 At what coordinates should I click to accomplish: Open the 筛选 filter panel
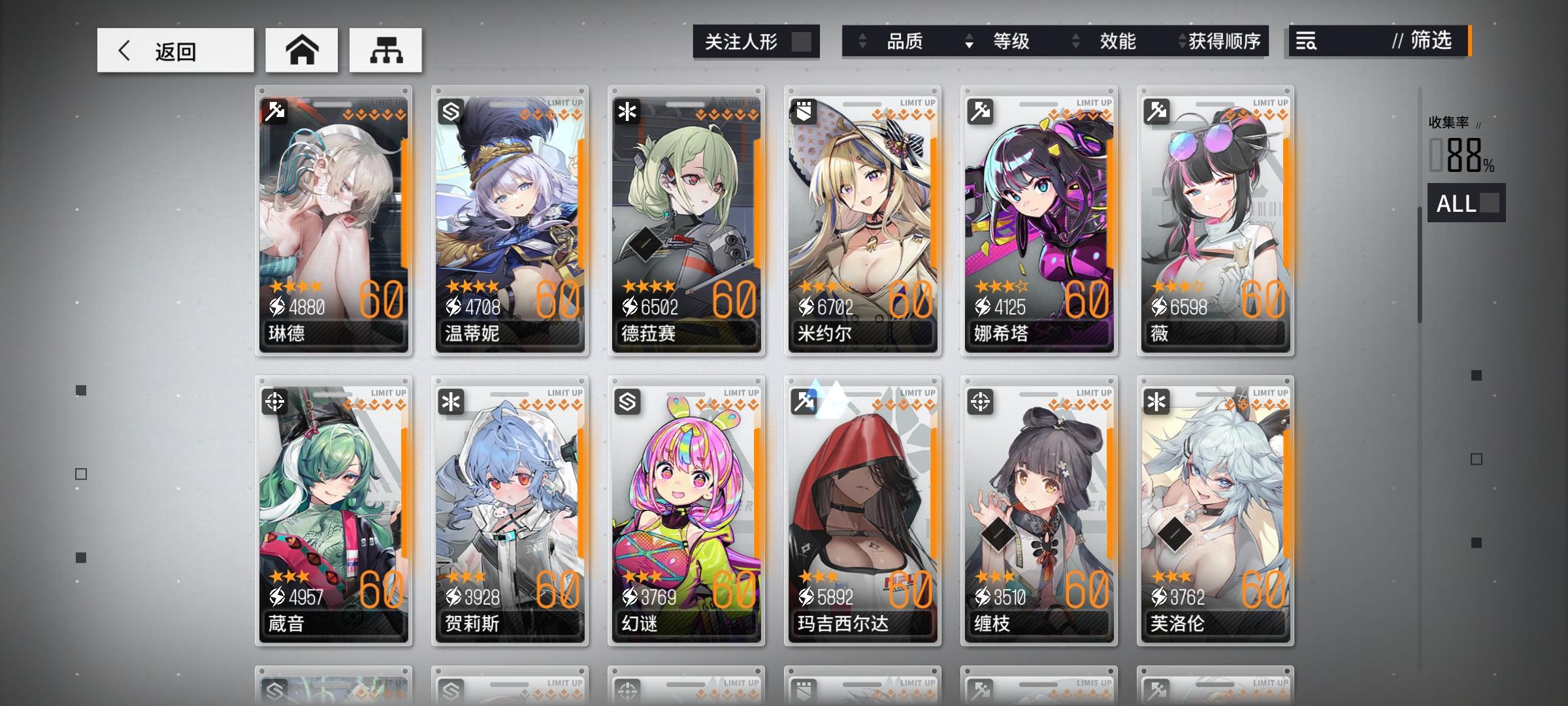click(x=1431, y=42)
